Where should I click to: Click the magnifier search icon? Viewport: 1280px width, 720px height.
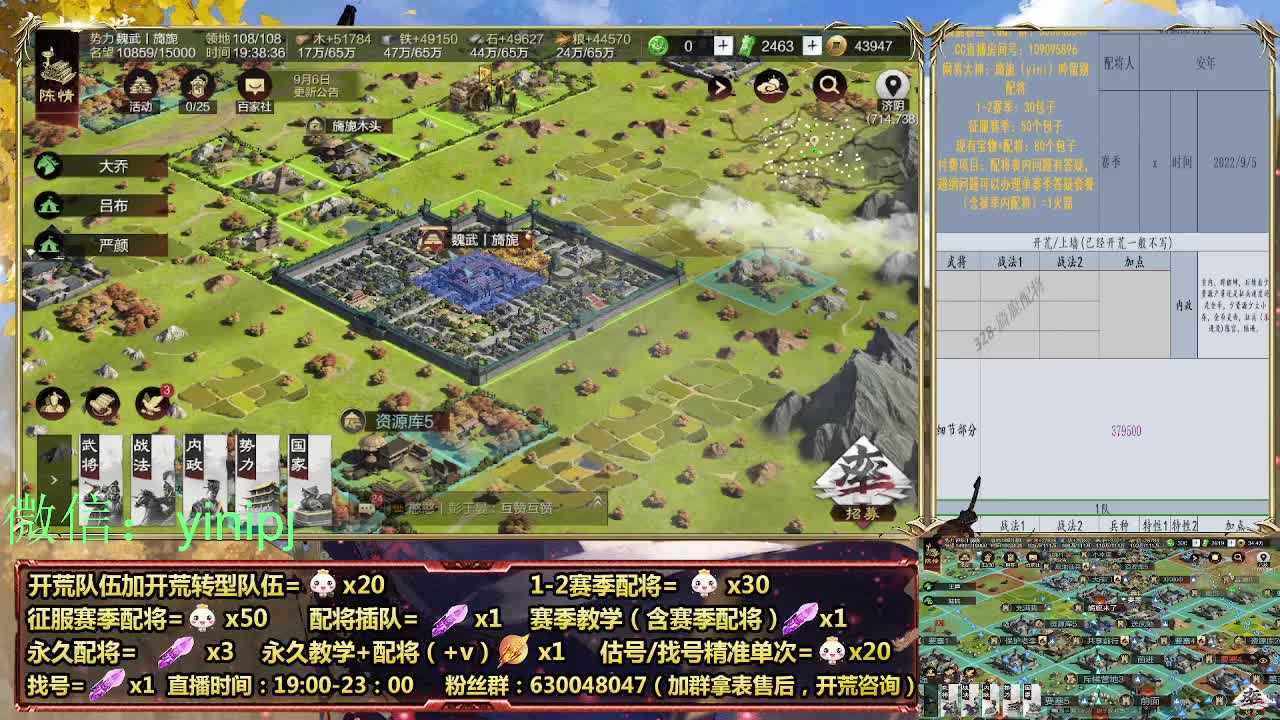click(x=828, y=86)
